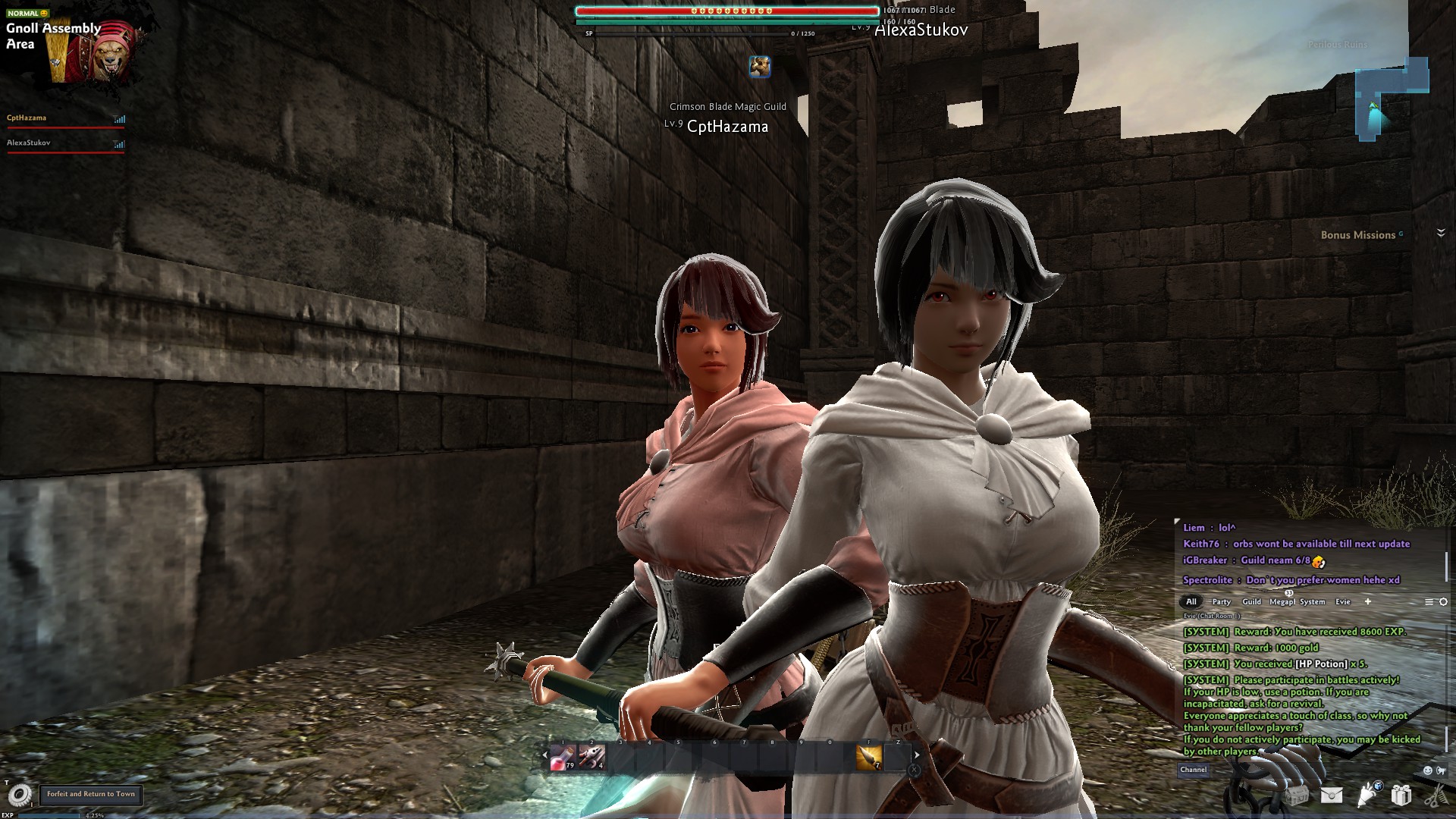Open the gift box icon near bottom right

click(x=1401, y=795)
